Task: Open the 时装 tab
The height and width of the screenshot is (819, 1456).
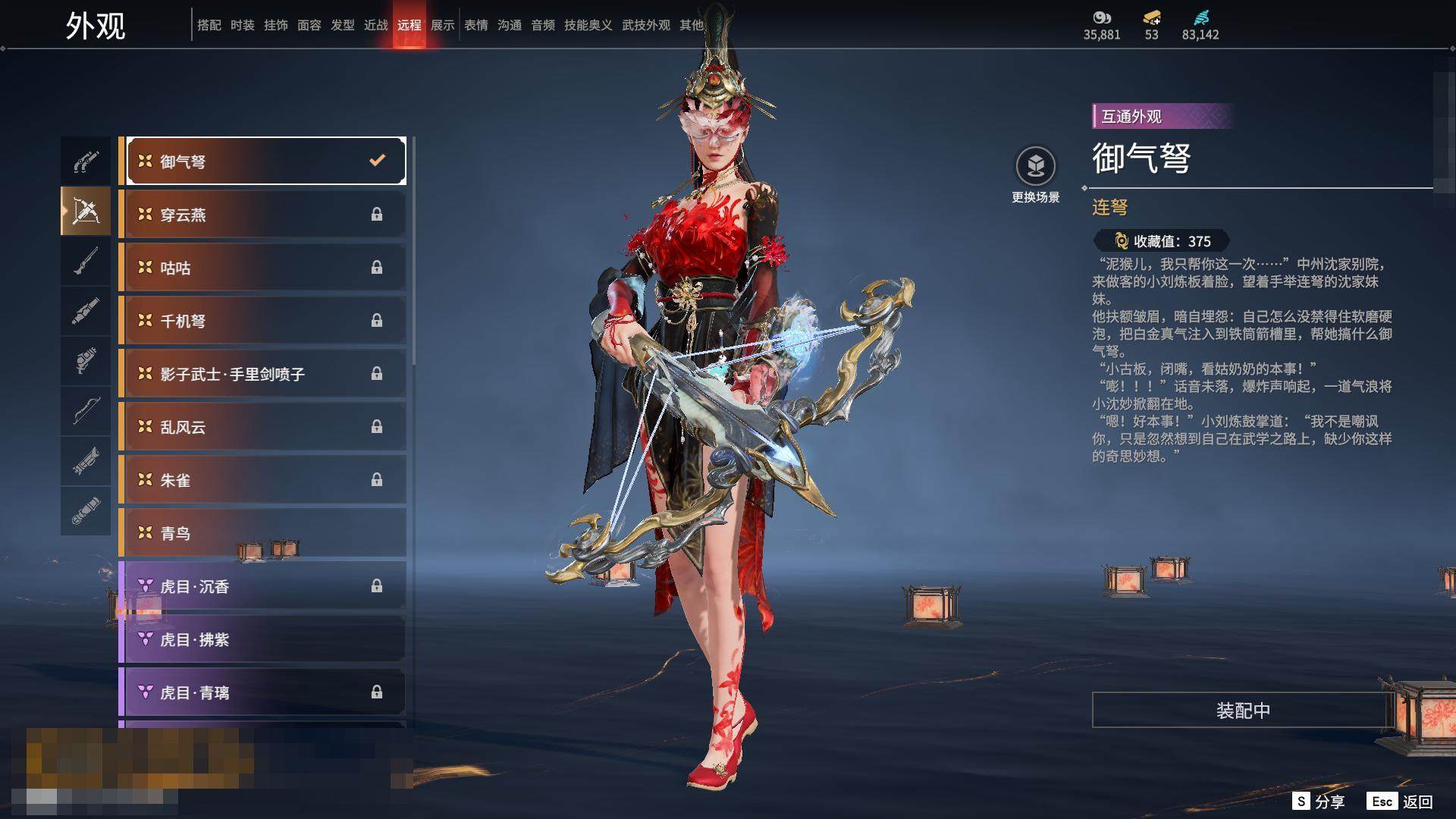Action: click(x=243, y=25)
